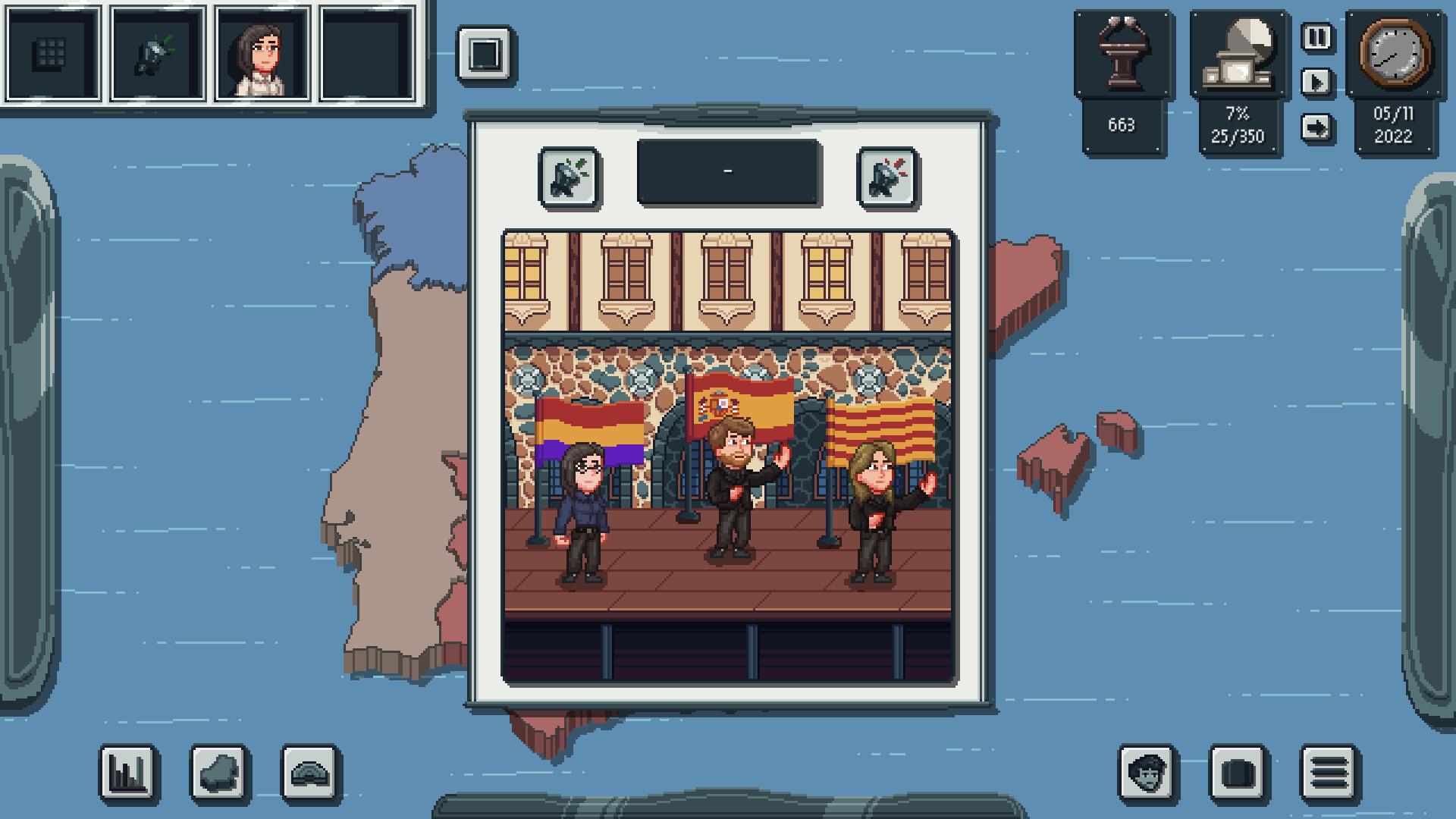Open the ballot box icon panel

(1238, 55)
